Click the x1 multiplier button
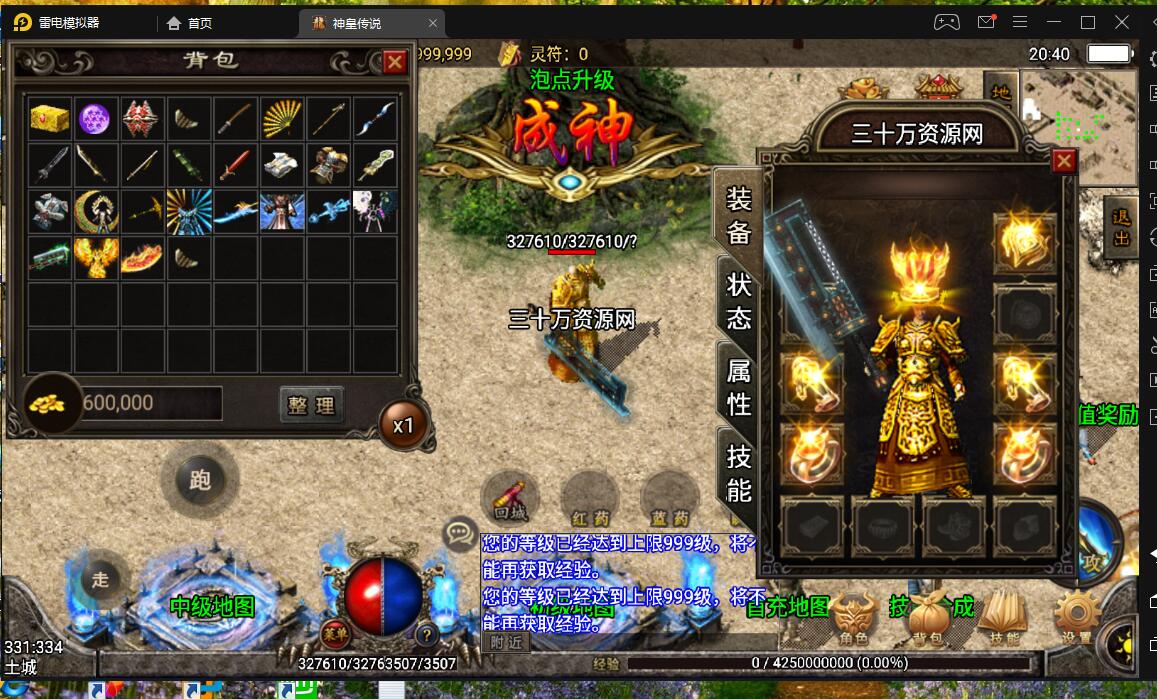1157x699 pixels. [x=403, y=425]
